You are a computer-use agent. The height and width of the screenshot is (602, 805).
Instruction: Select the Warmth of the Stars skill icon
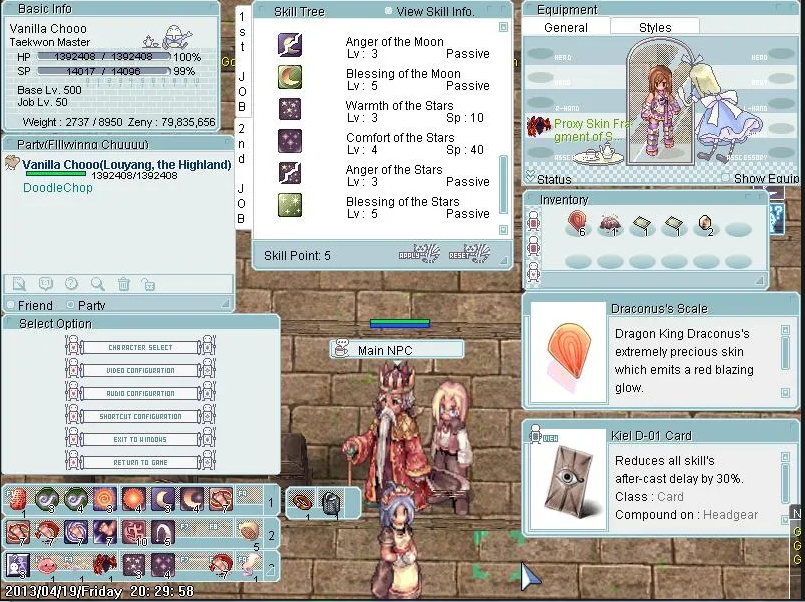pyautogui.click(x=290, y=109)
